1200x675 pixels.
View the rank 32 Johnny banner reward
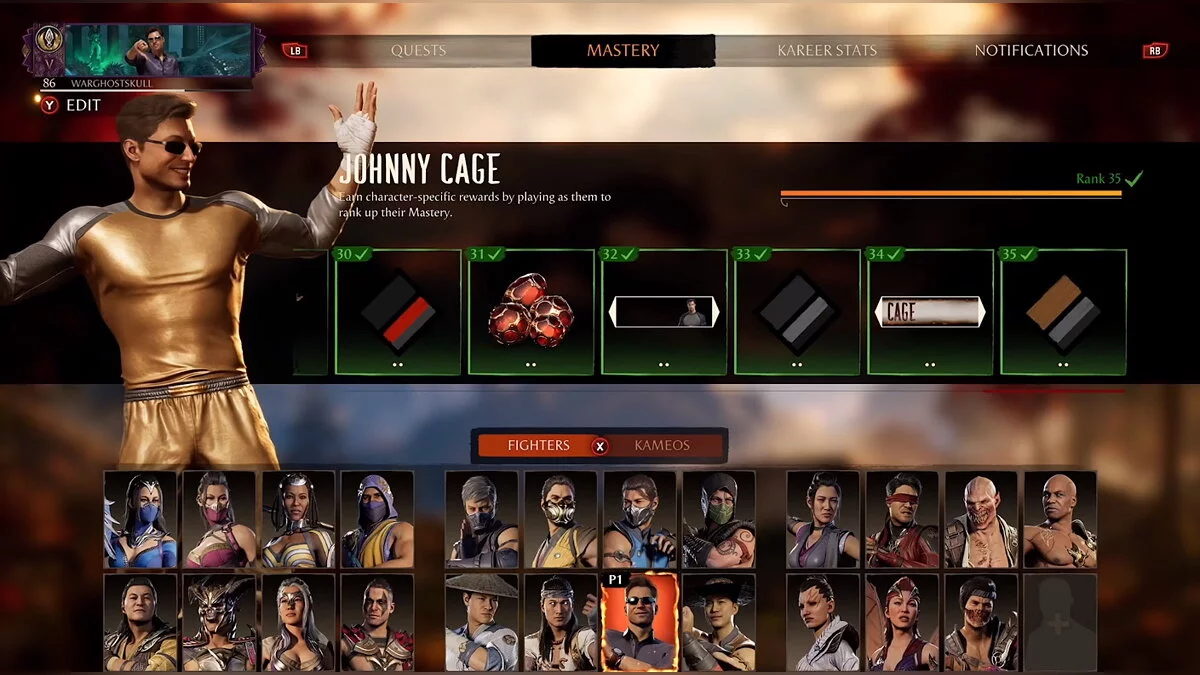coord(663,312)
